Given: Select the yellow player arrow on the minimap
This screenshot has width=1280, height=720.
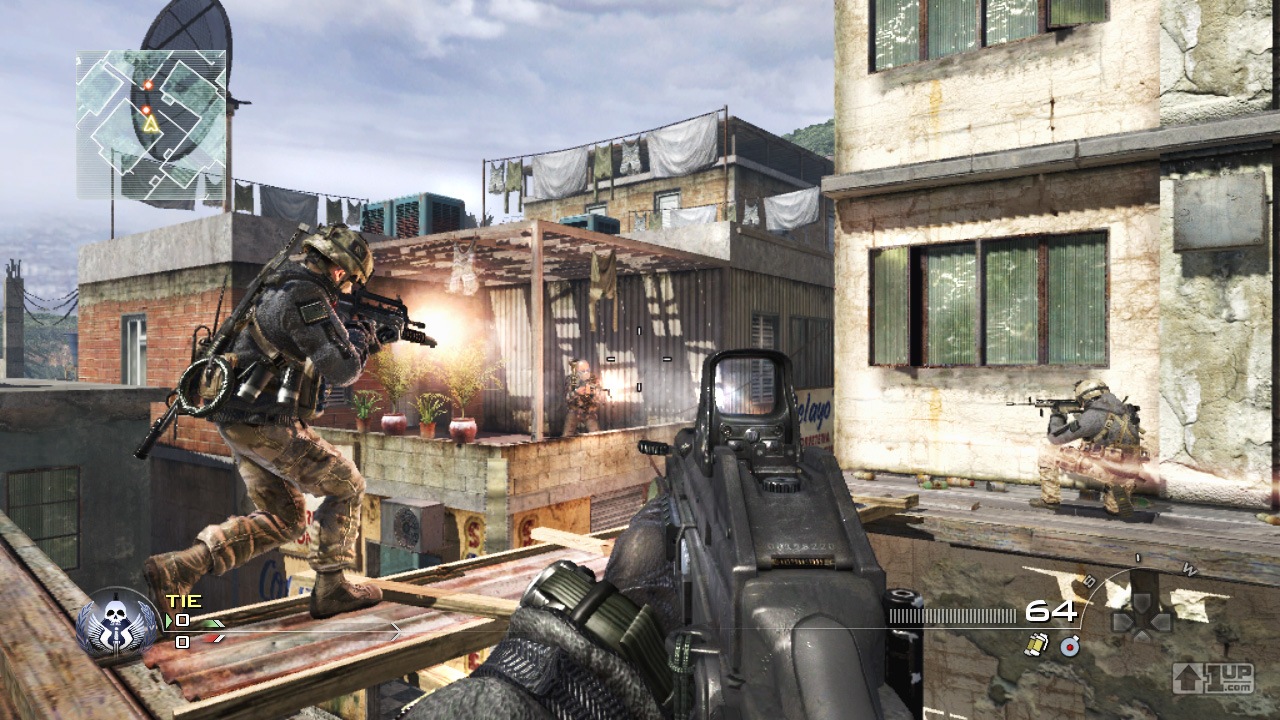Looking at the screenshot, I should [150, 124].
